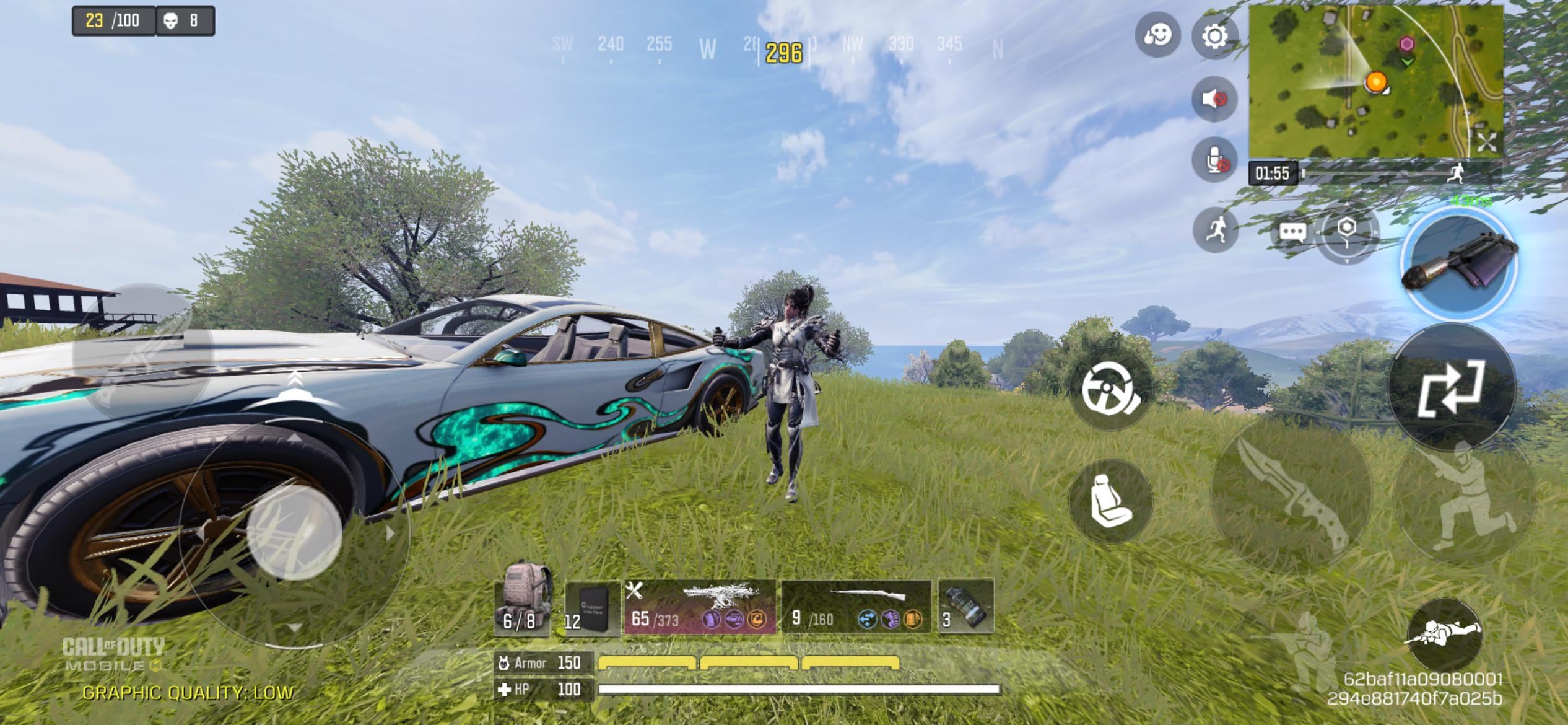Select the grenade slot
This screenshot has width=1568, height=725.
(966, 607)
